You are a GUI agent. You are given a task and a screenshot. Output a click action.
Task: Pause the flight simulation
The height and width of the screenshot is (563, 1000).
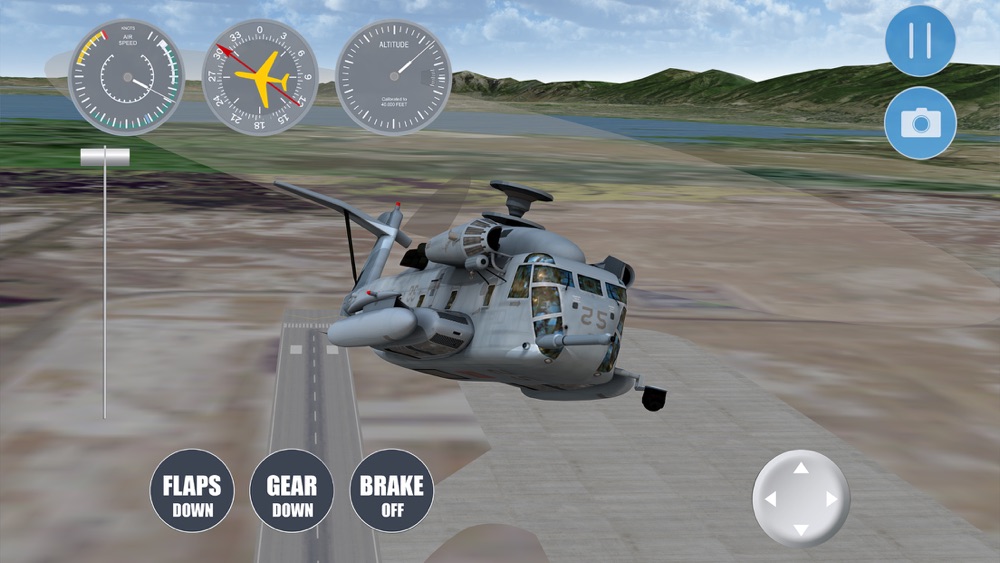920,41
